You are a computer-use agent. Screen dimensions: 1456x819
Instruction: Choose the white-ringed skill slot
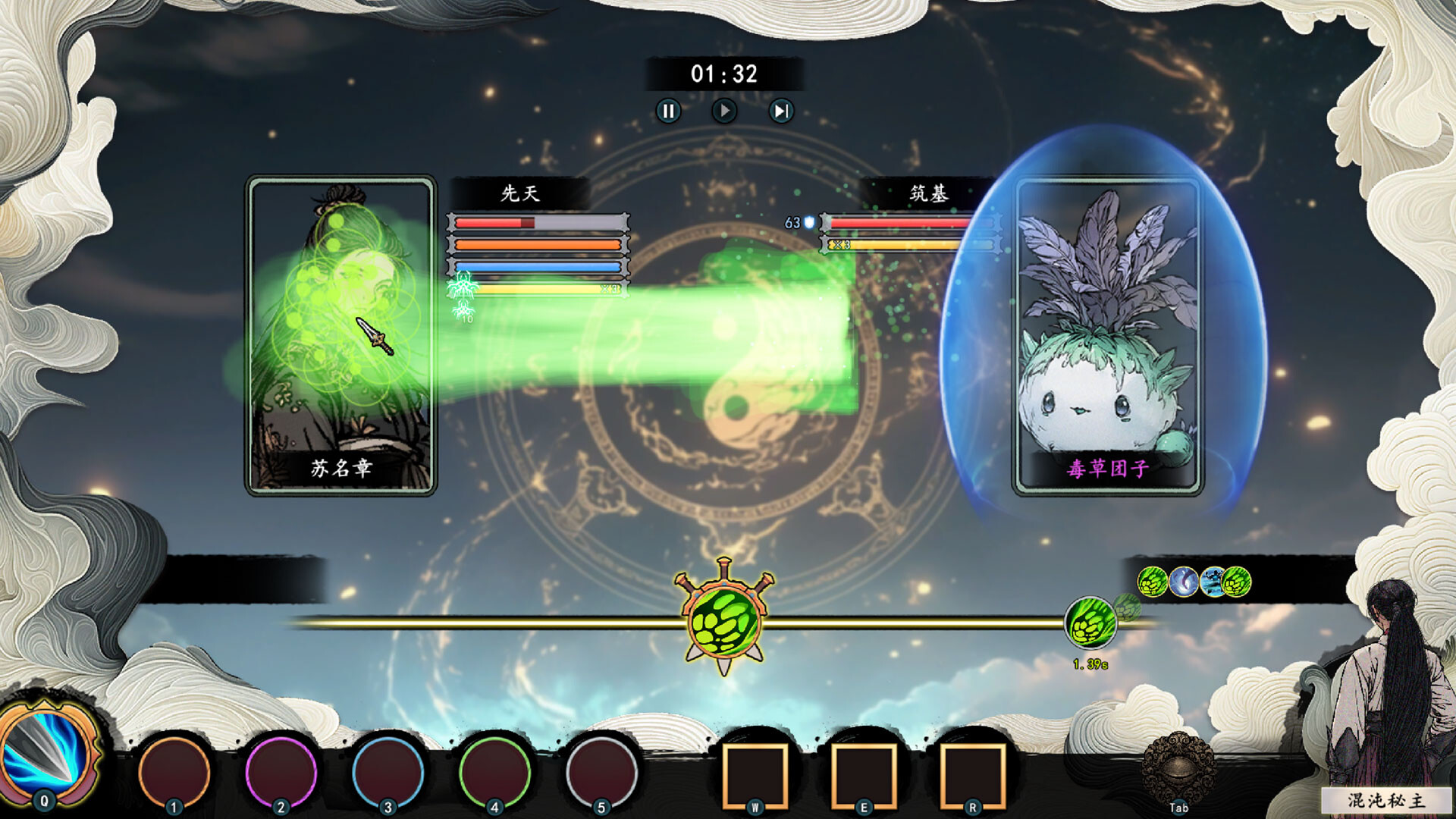[602, 772]
